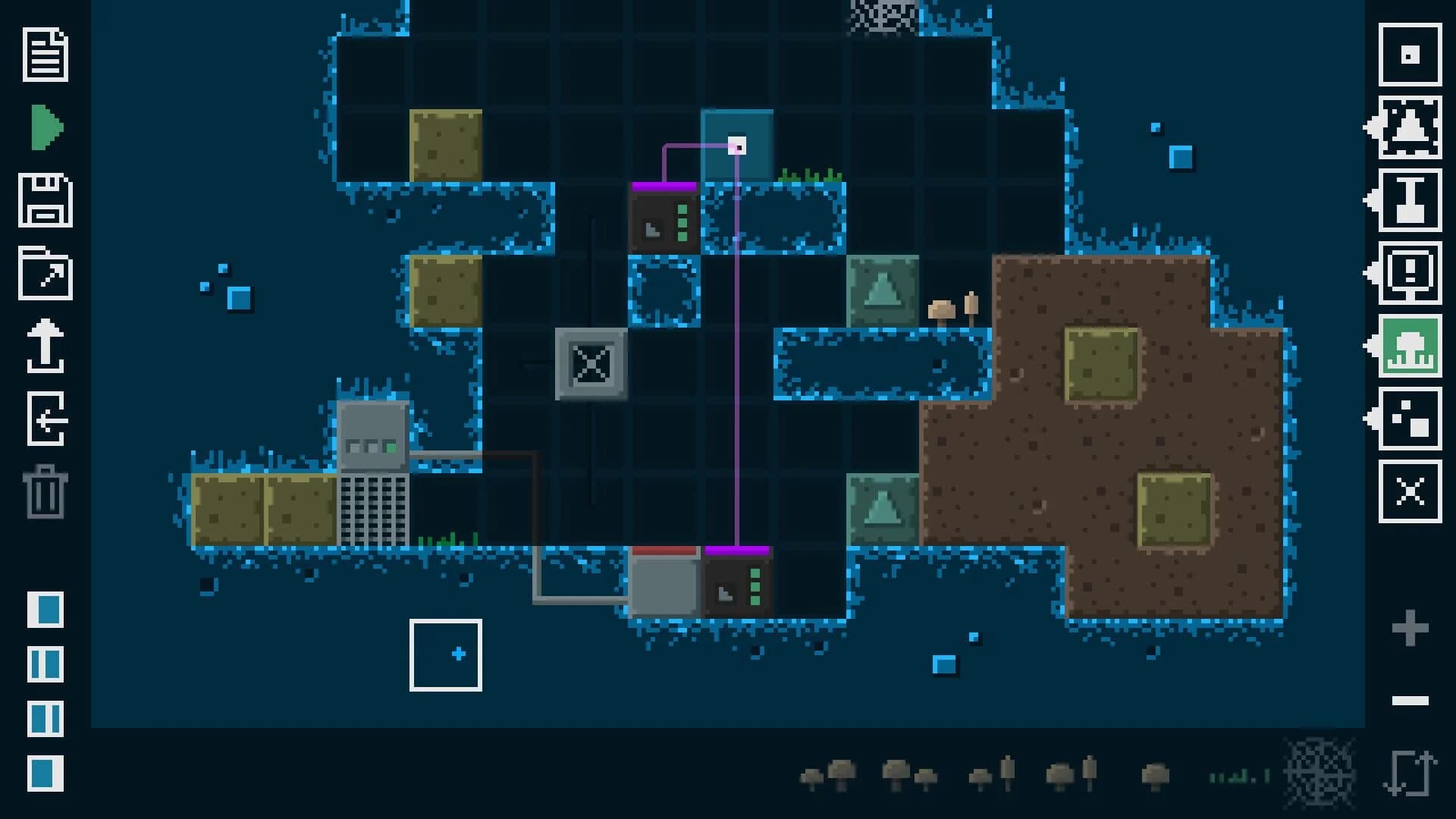Enable the split-pane view layout
This screenshot has height=819, width=1456.
point(45,664)
